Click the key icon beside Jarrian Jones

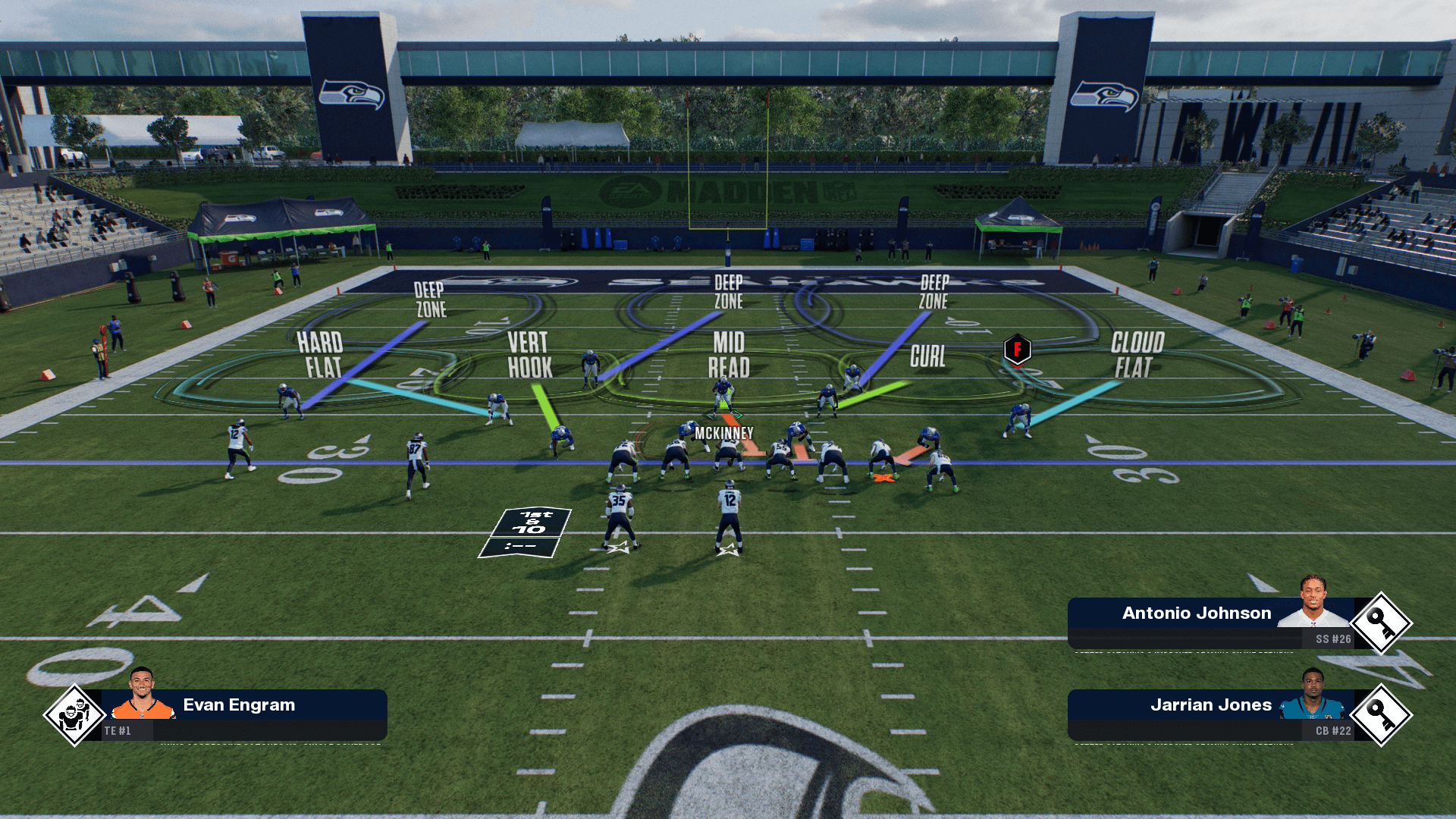[x=1381, y=715]
